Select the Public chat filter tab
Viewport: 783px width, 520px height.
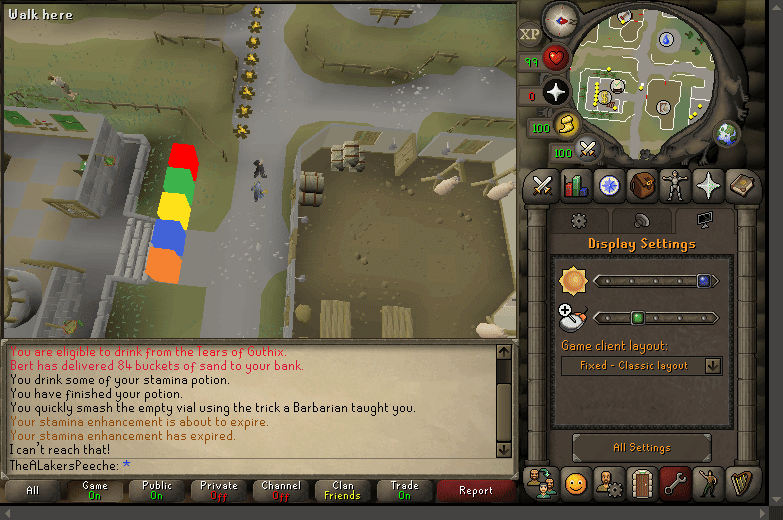[157, 490]
